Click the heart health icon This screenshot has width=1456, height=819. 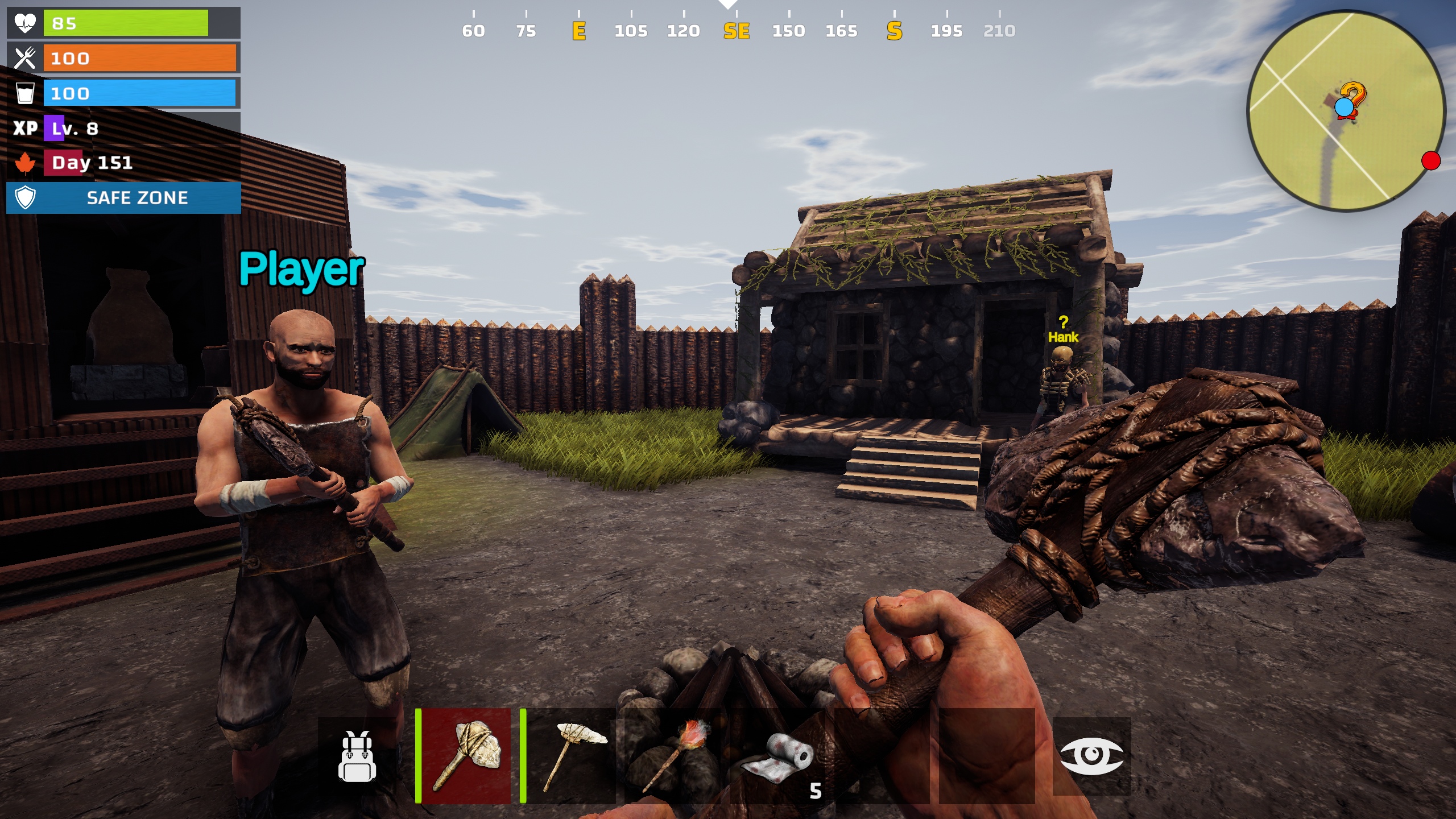pyautogui.click(x=25, y=23)
